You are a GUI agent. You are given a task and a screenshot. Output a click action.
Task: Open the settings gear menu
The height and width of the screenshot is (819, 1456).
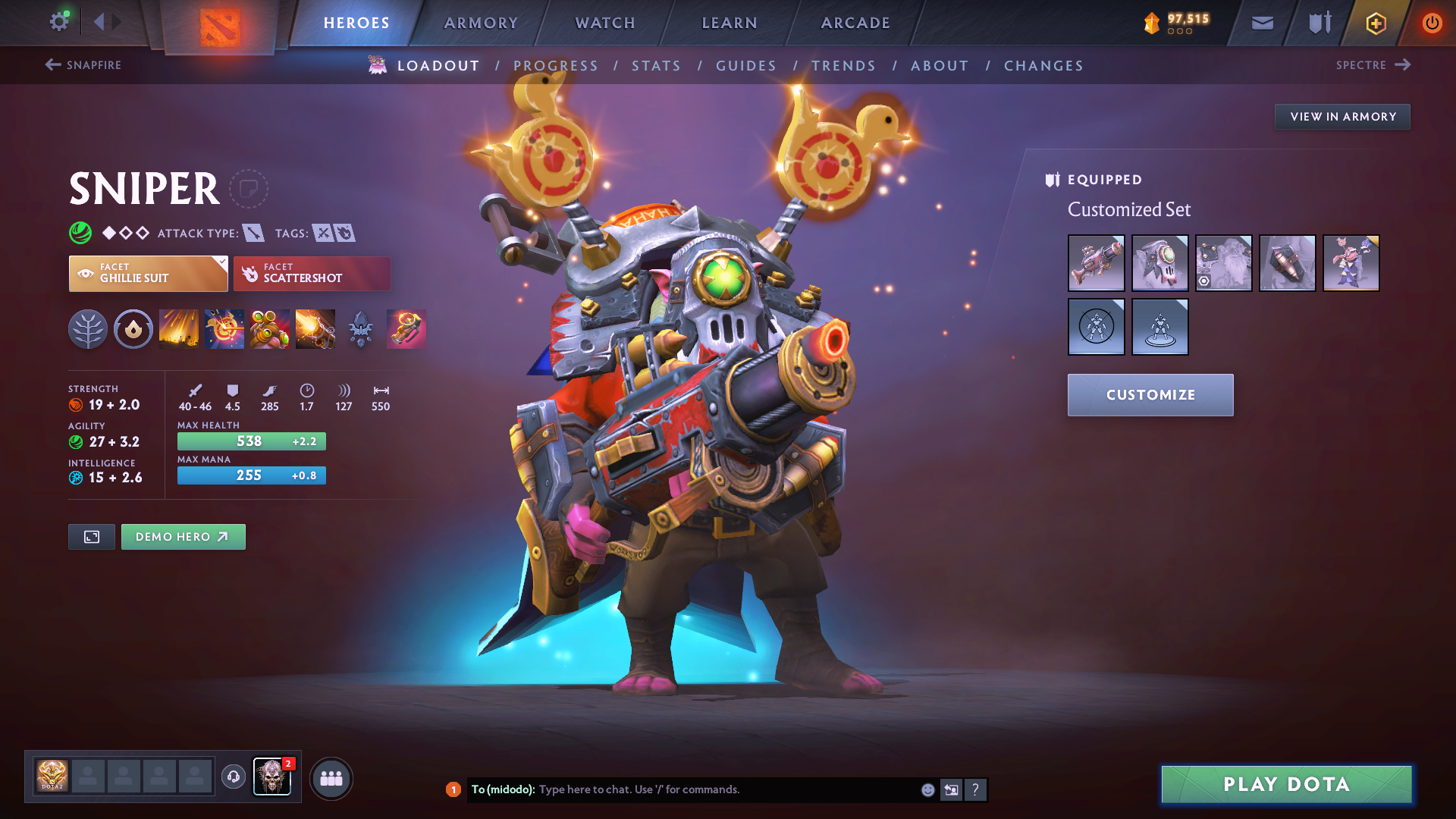(x=58, y=22)
